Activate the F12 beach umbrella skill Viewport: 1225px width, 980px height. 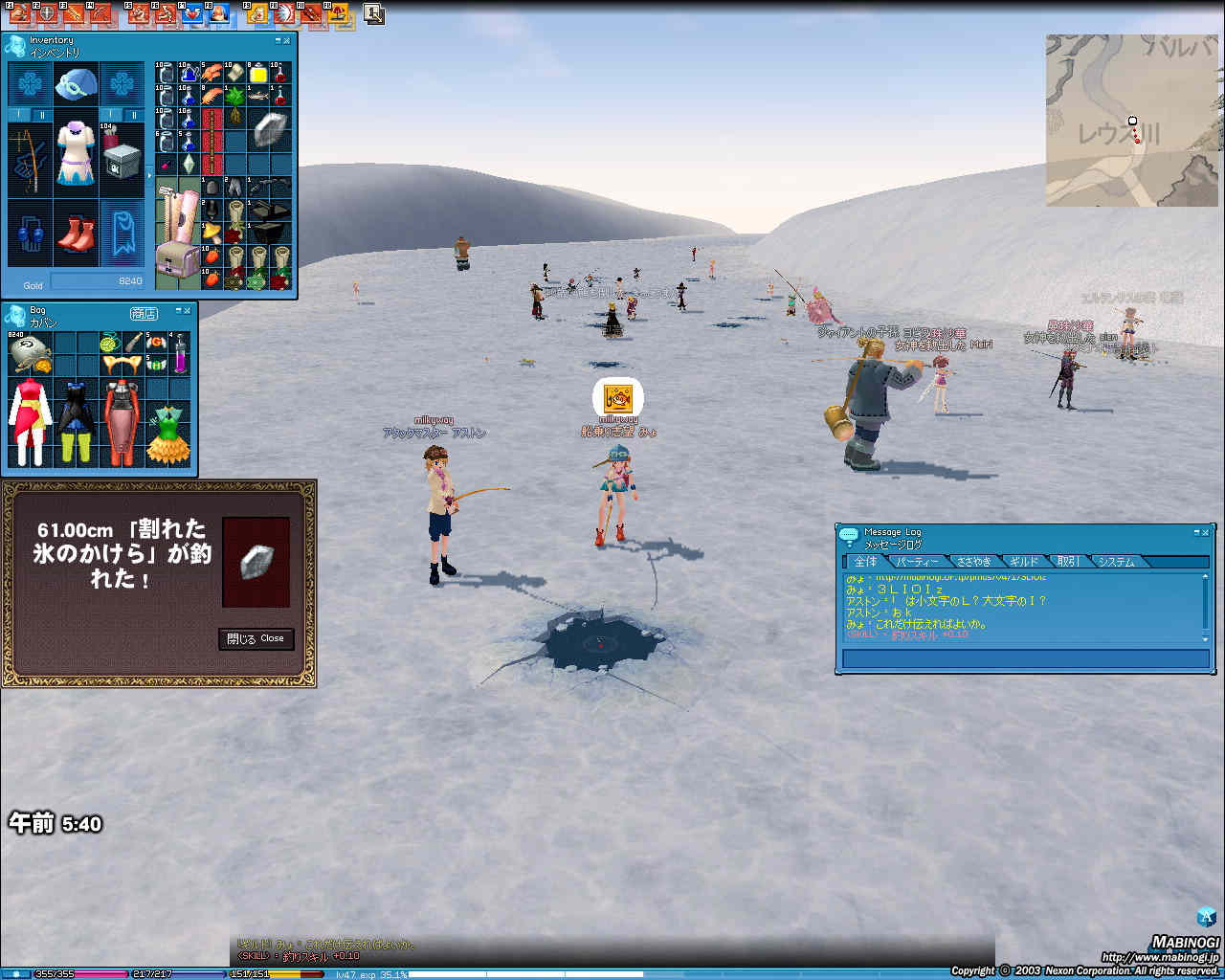coord(339,13)
